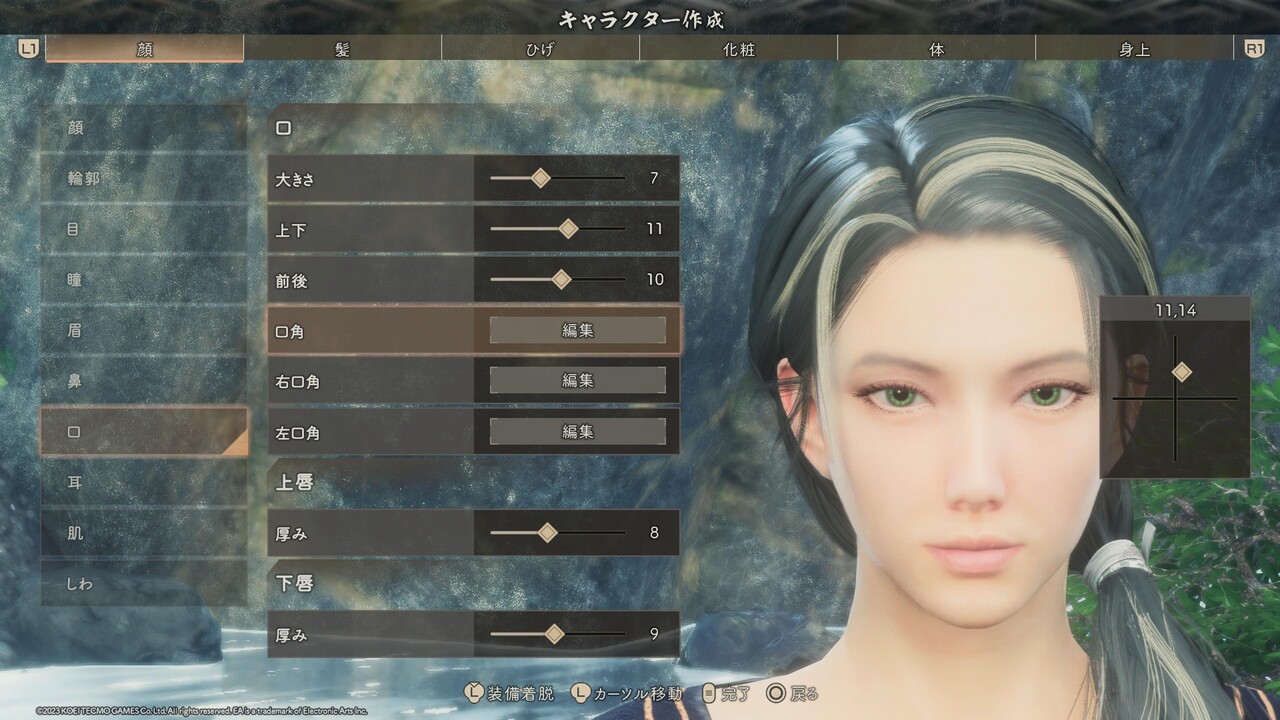Open the ひげ beard tab
1280x720 pixels.
click(540, 49)
